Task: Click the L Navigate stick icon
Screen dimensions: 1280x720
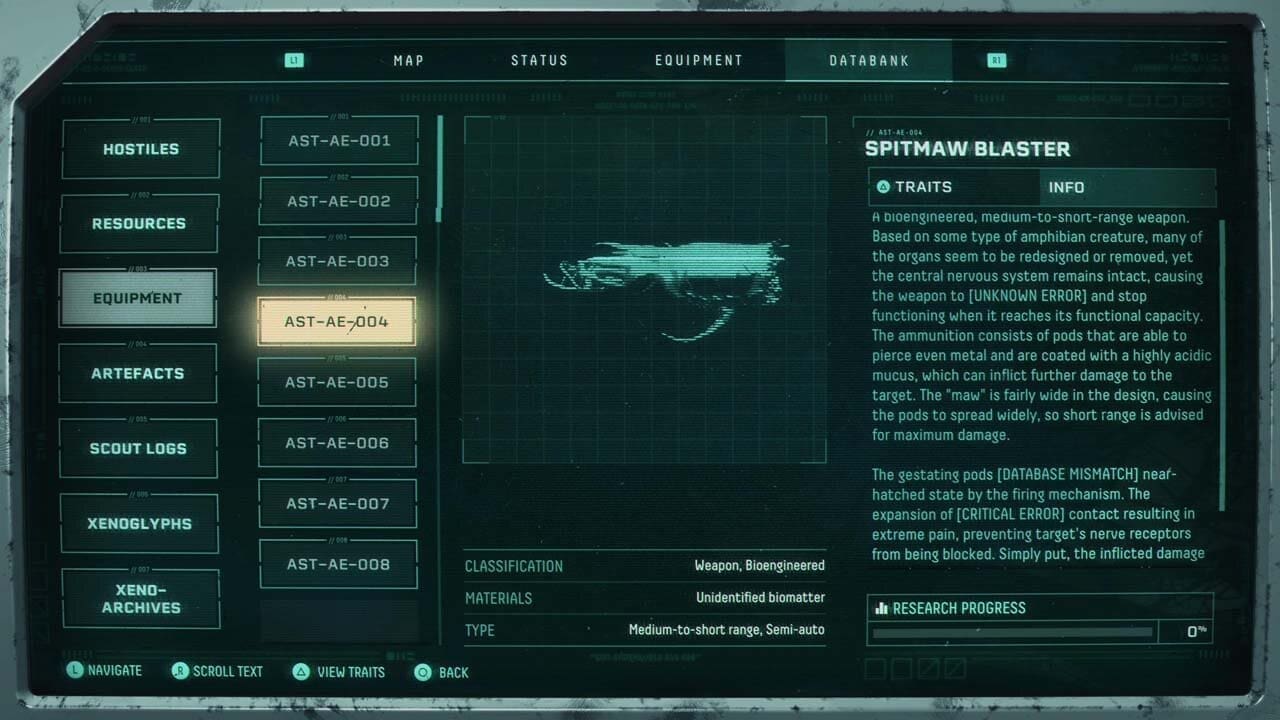Action: [x=75, y=670]
